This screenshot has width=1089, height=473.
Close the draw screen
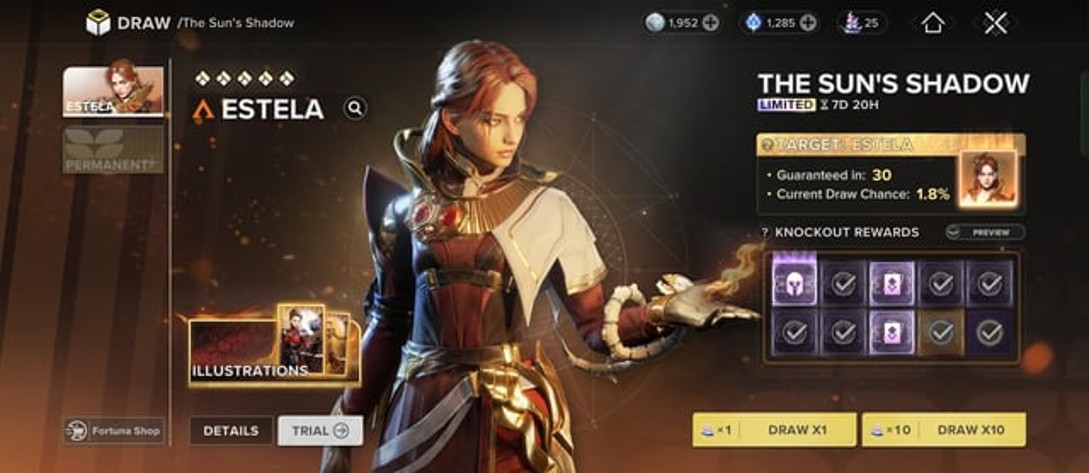tap(994, 23)
